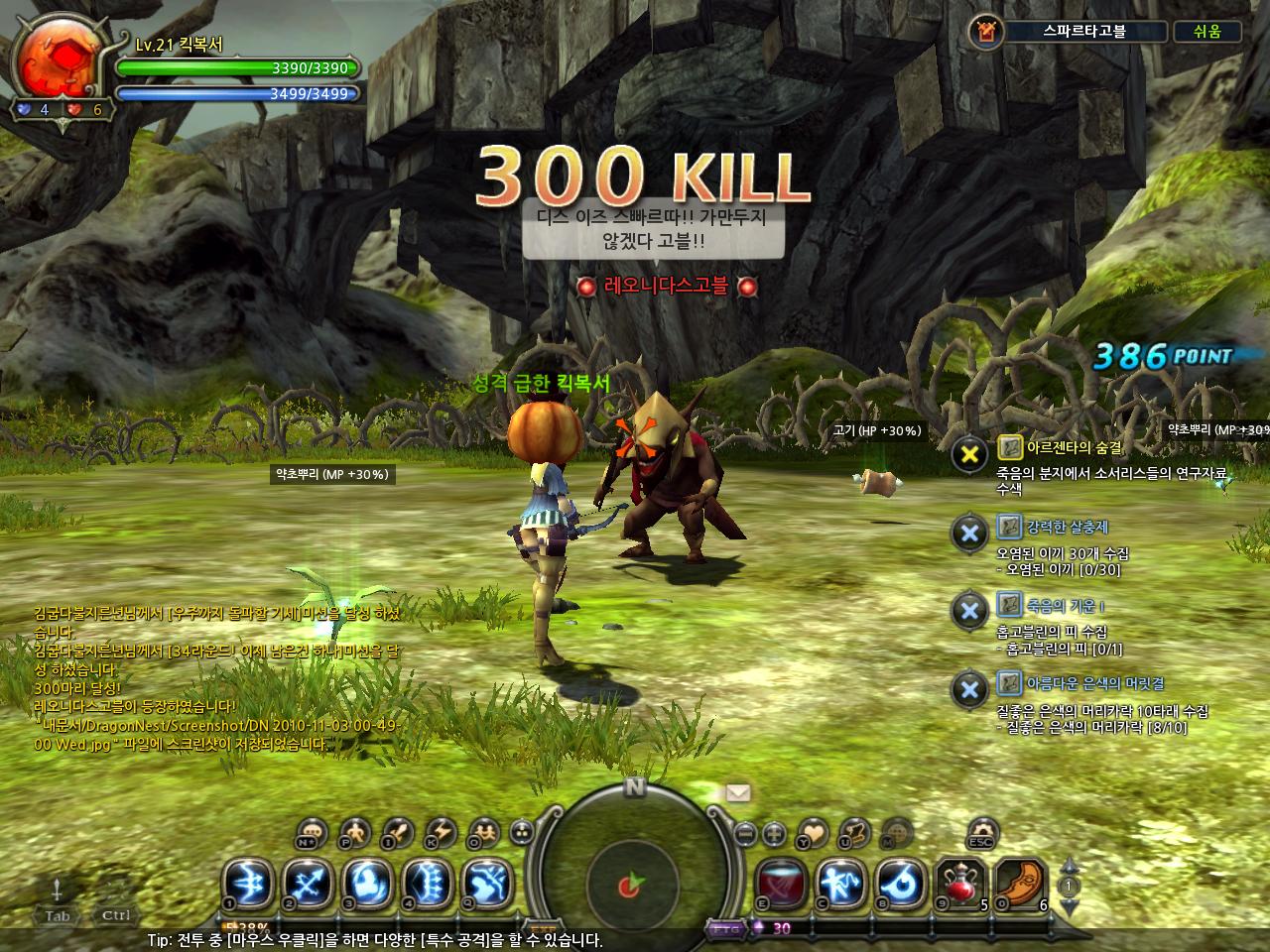Zoom out the minimap with the minus button
Screen dimensions: 1270x952
[x=746, y=834]
